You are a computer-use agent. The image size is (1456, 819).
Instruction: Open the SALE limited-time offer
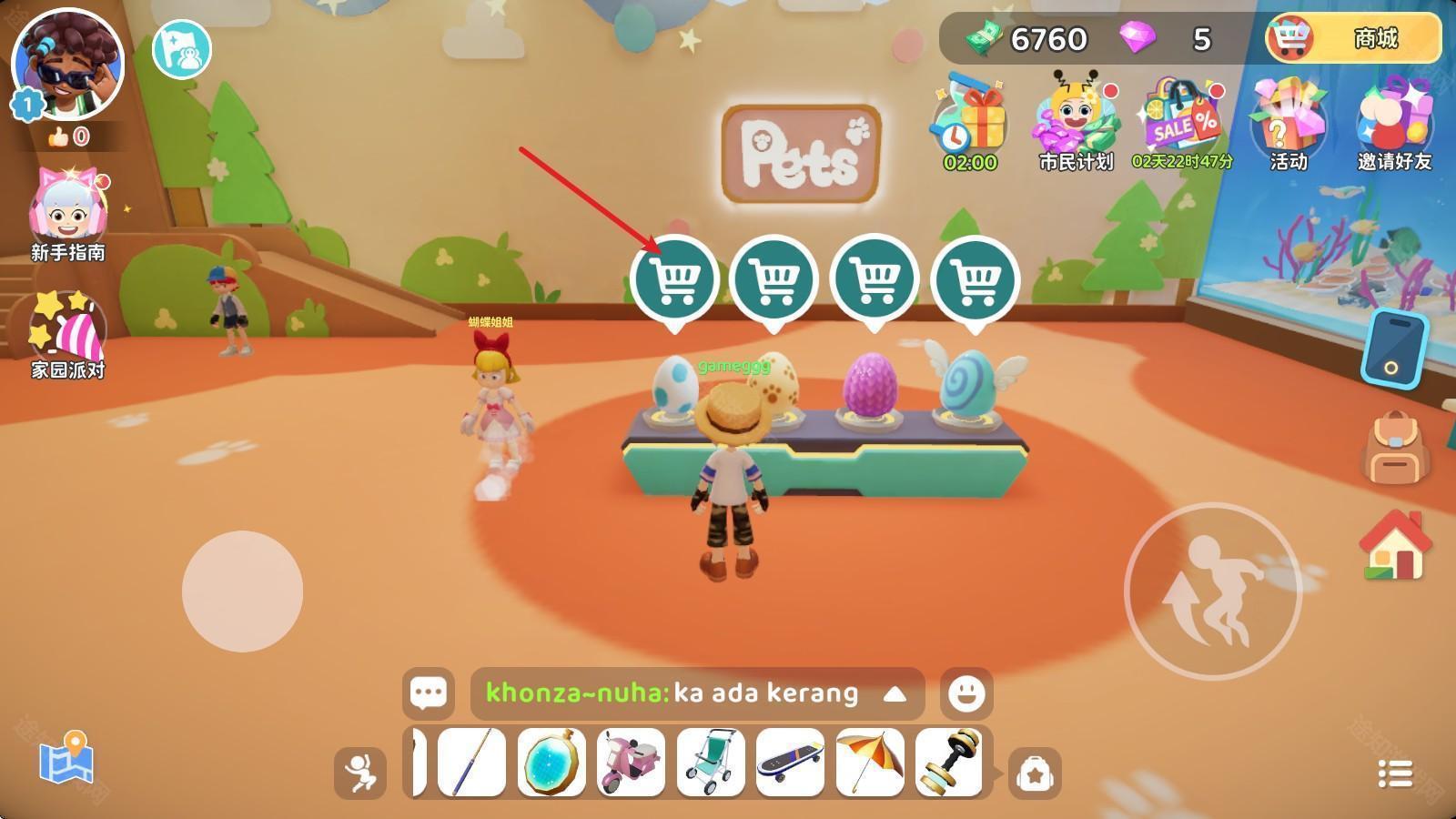click(x=1182, y=123)
